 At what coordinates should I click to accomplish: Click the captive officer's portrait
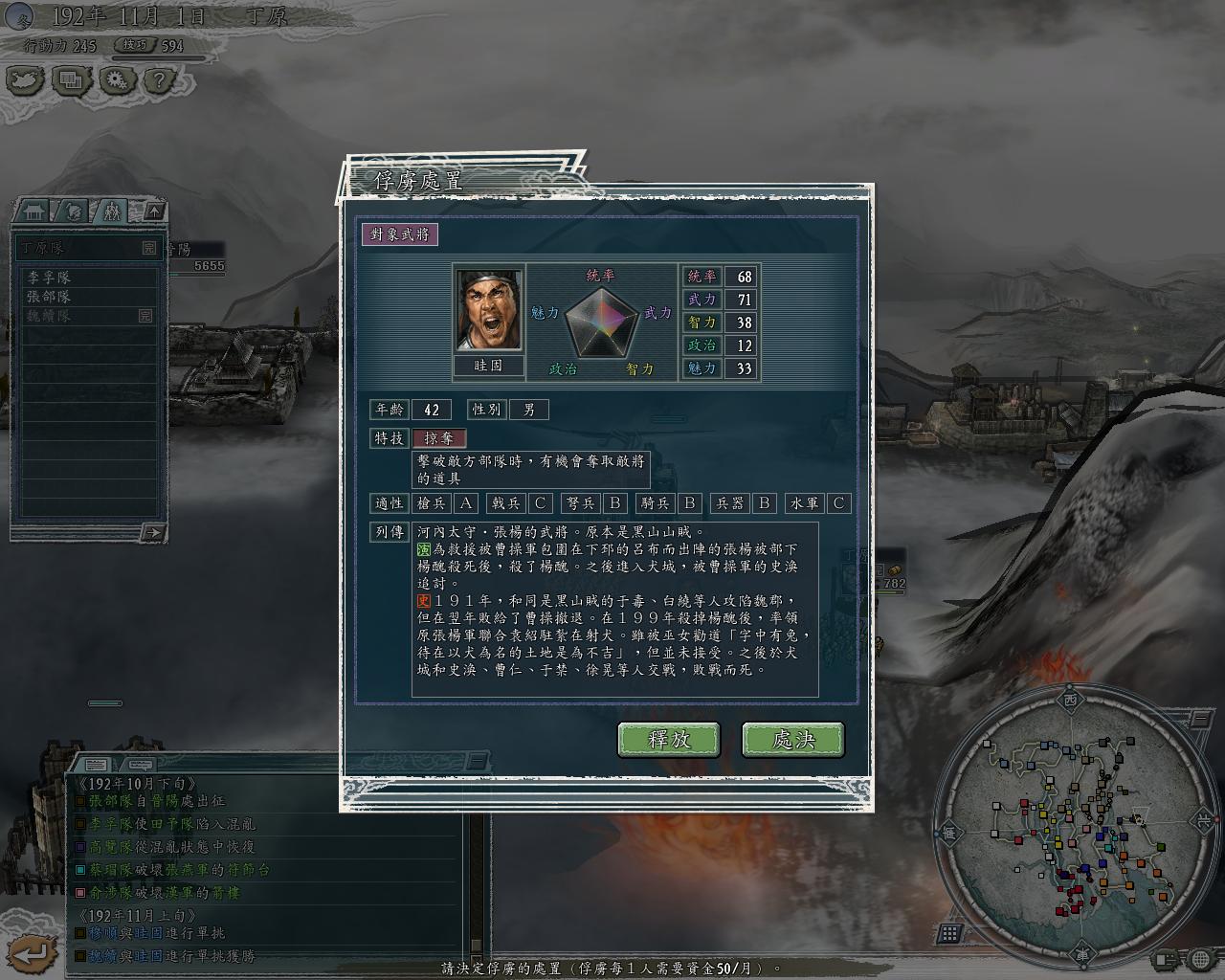tap(489, 310)
